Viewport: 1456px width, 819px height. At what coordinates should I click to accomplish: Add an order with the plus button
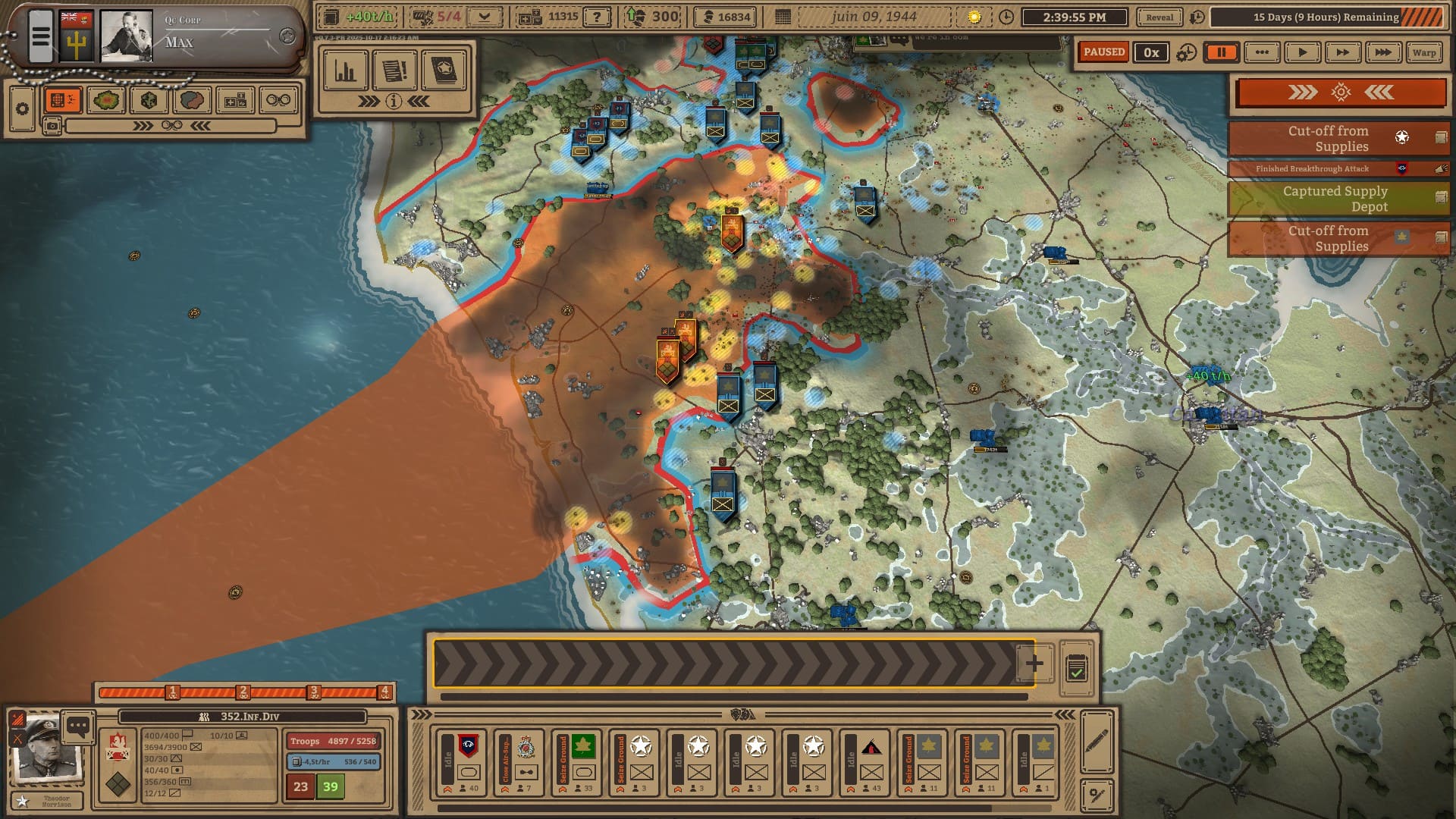coord(1034,664)
